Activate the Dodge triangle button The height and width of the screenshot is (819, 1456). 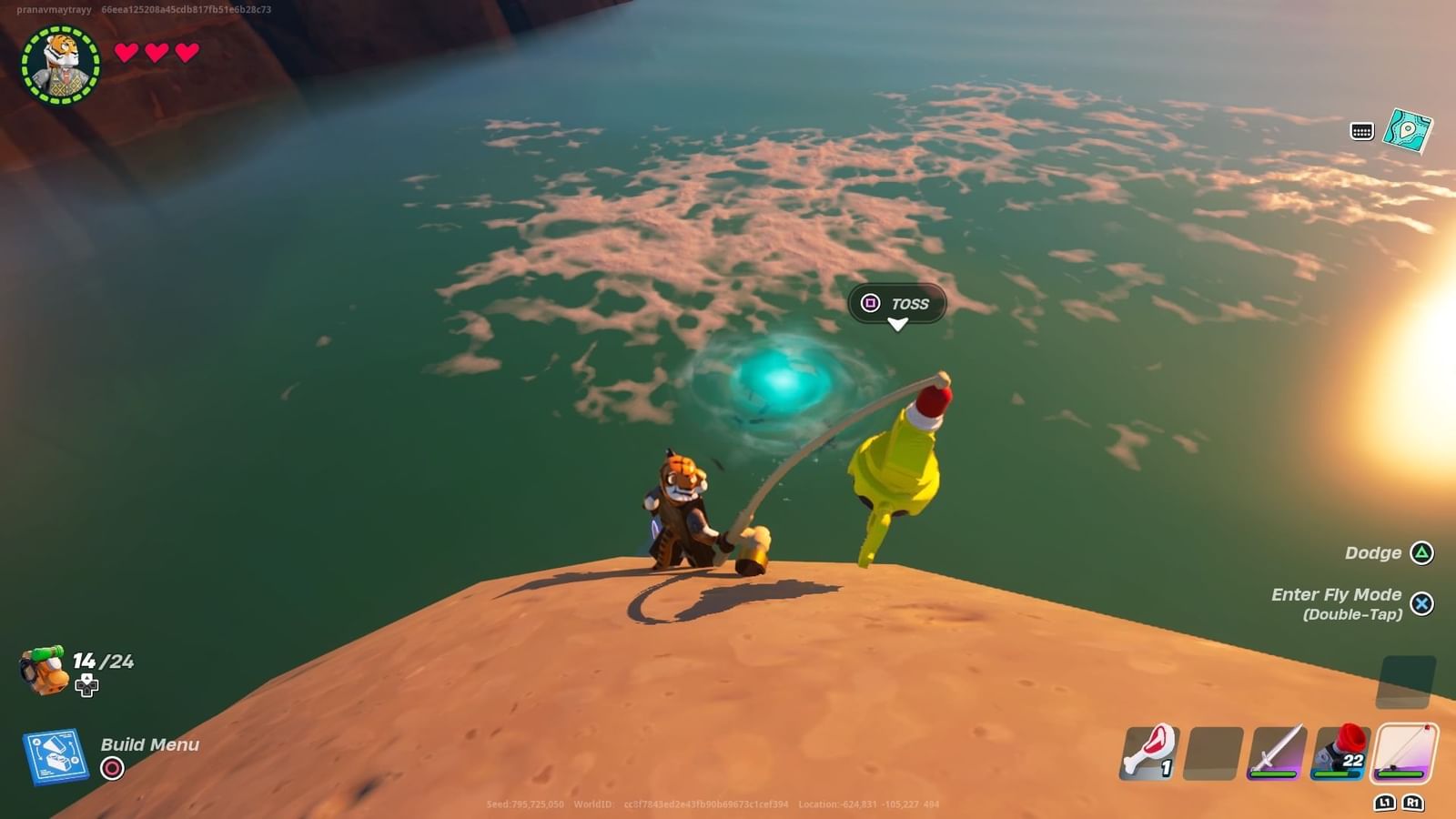[x=1422, y=552]
